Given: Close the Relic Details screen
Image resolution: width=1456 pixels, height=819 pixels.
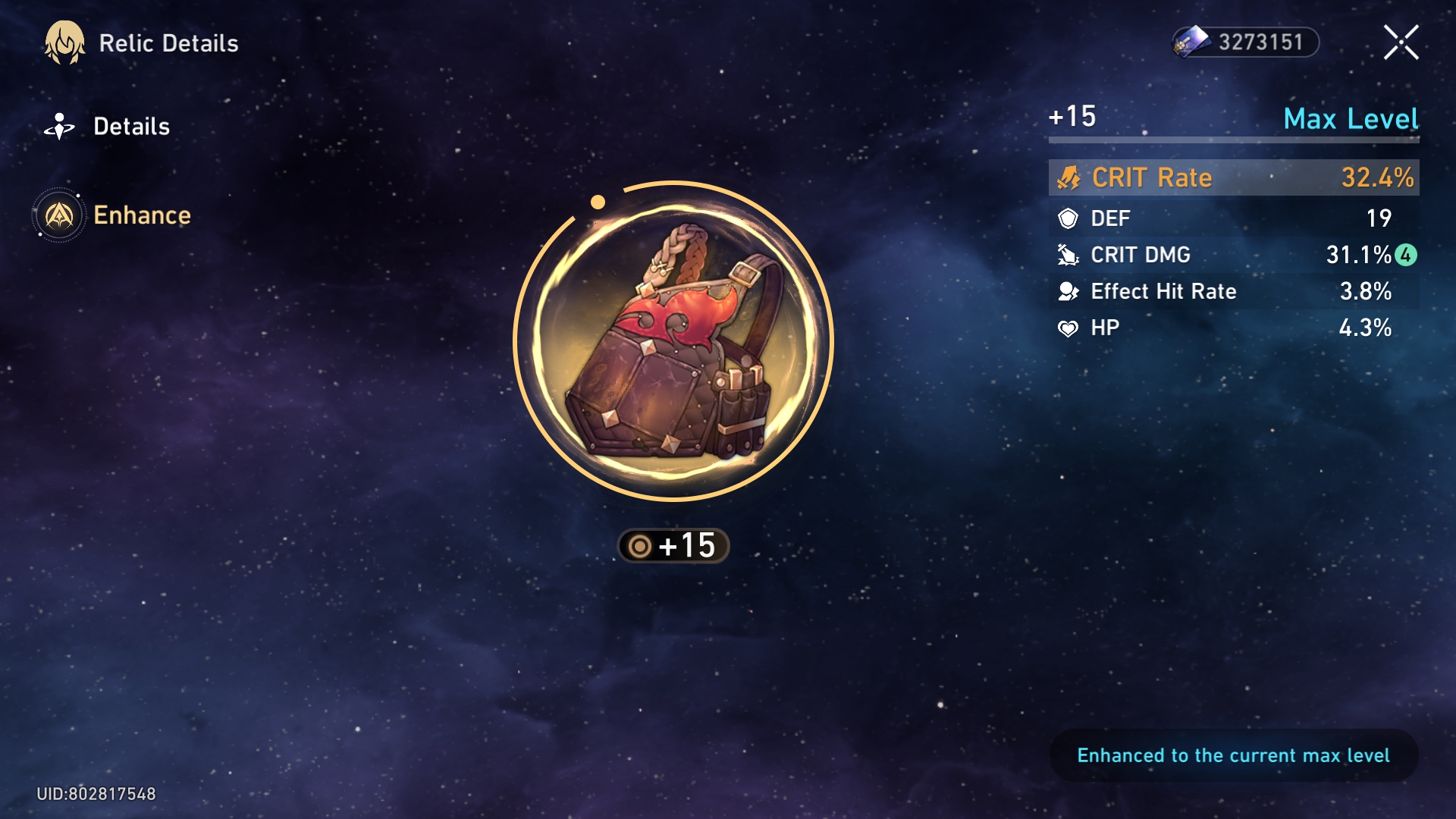Looking at the screenshot, I should pyautogui.click(x=1400, y=42).
